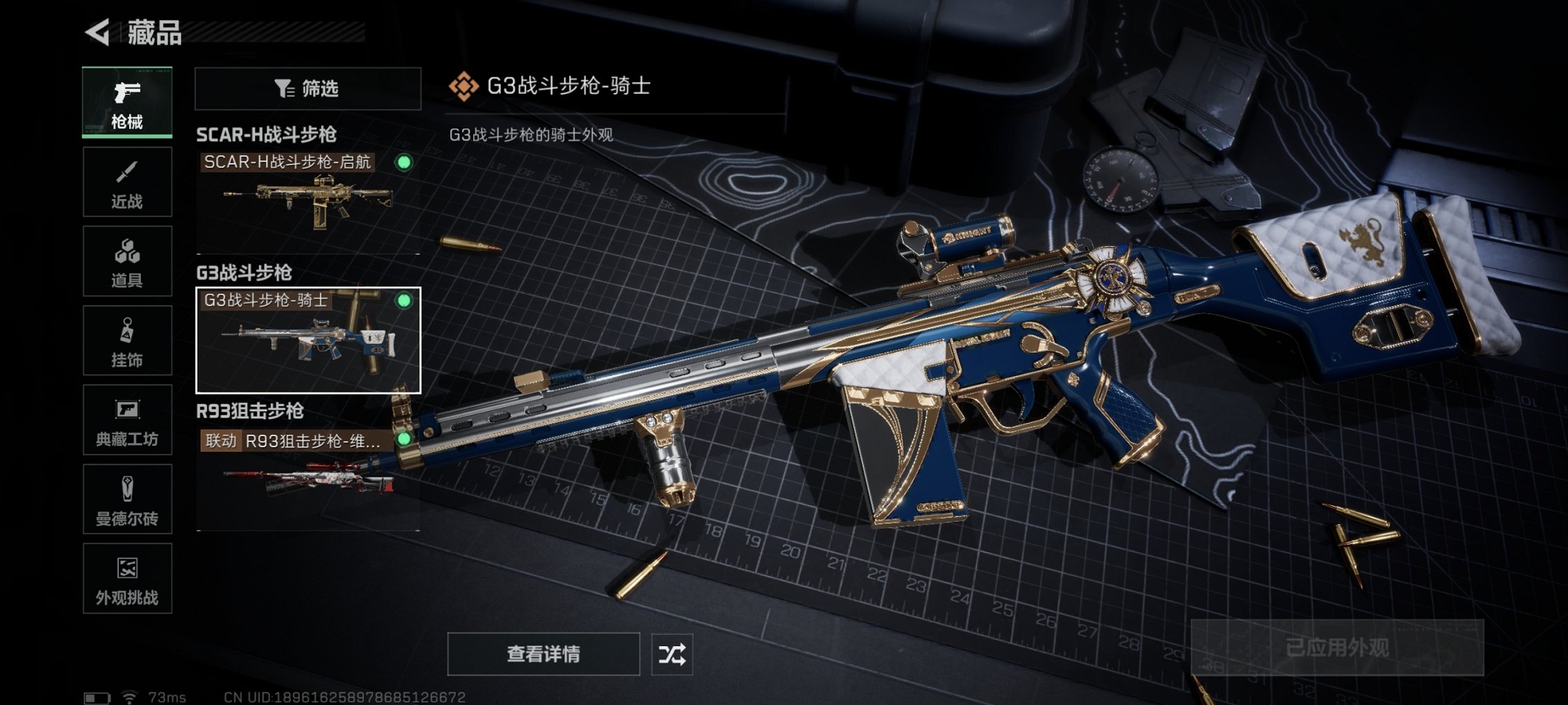Viewport: 1568px width, 705px height.
Task: Open the 外观挑战 appearance challenge icon
Action: click(126, 579)
